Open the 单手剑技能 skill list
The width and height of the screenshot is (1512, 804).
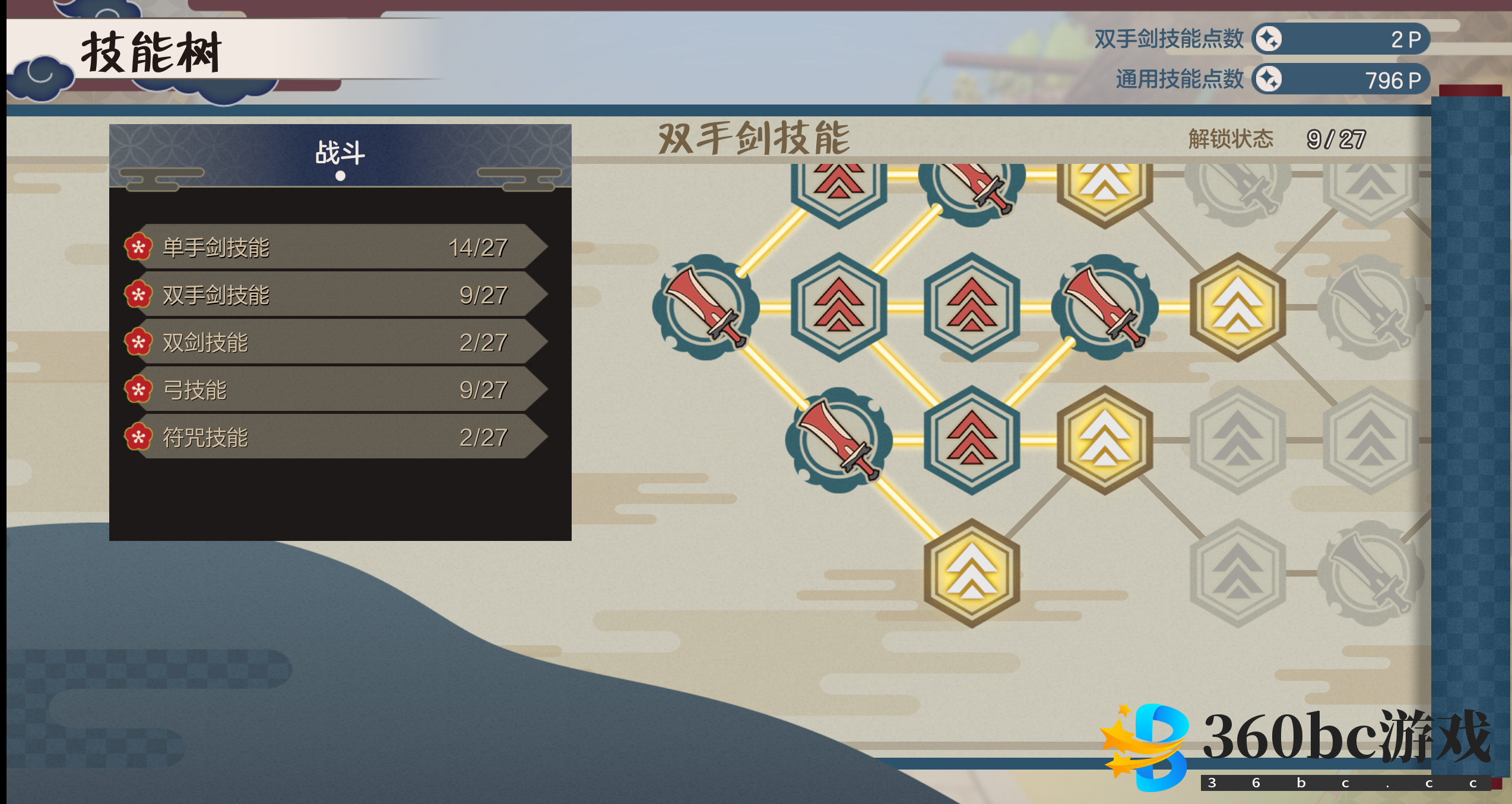click(x=335, y=247)
